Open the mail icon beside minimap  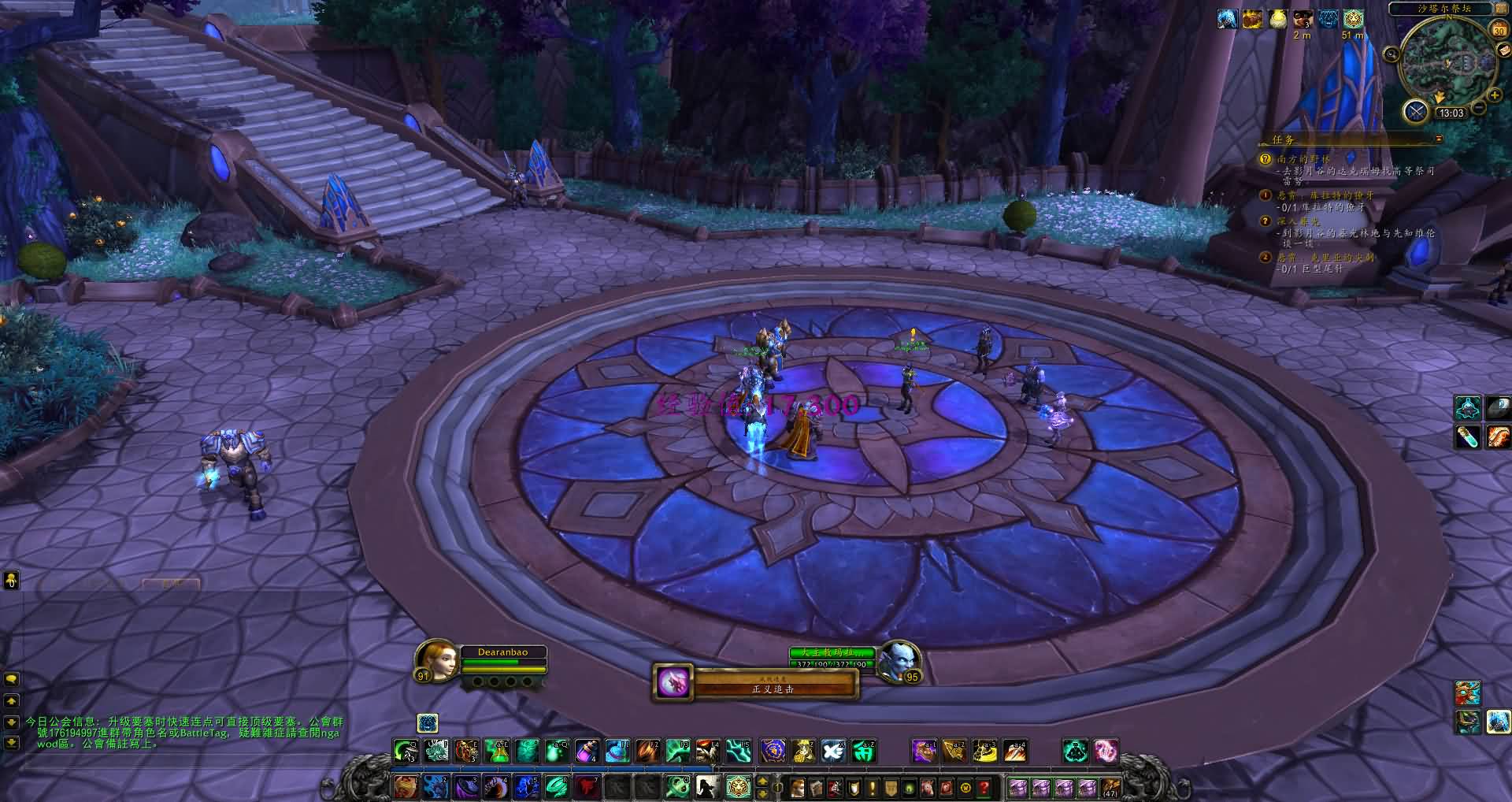coord(1503,50)
